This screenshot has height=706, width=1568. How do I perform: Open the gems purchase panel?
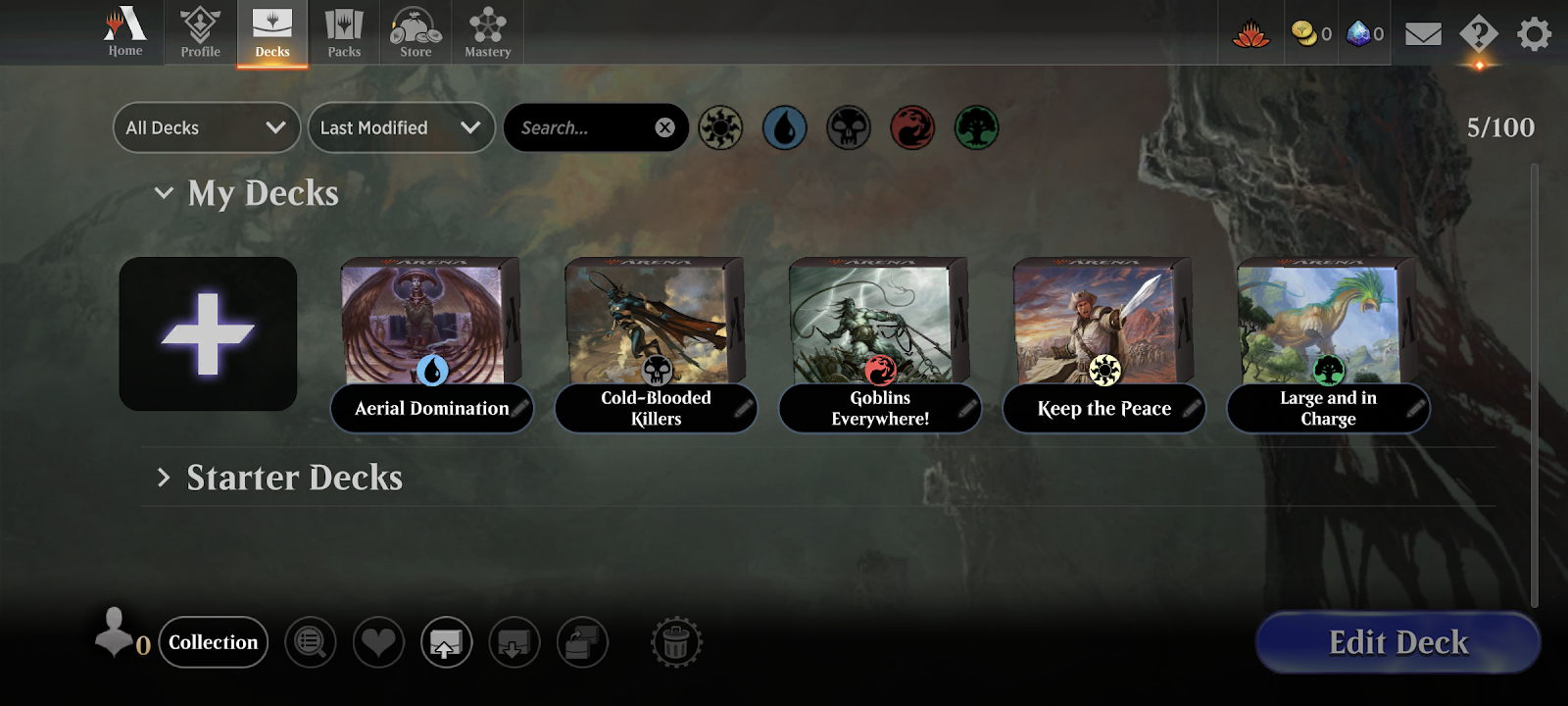1363,32
